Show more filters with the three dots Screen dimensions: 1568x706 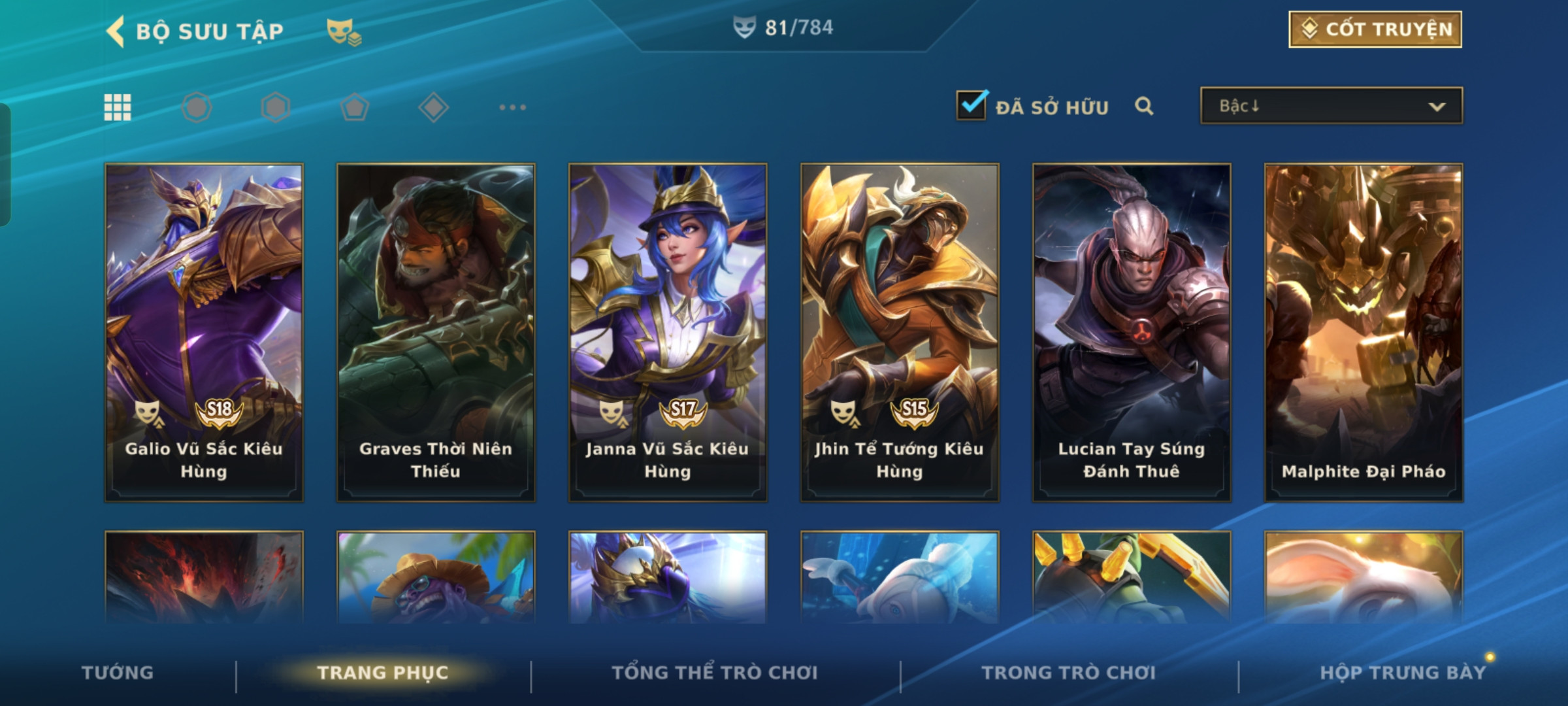pos(512,107)
